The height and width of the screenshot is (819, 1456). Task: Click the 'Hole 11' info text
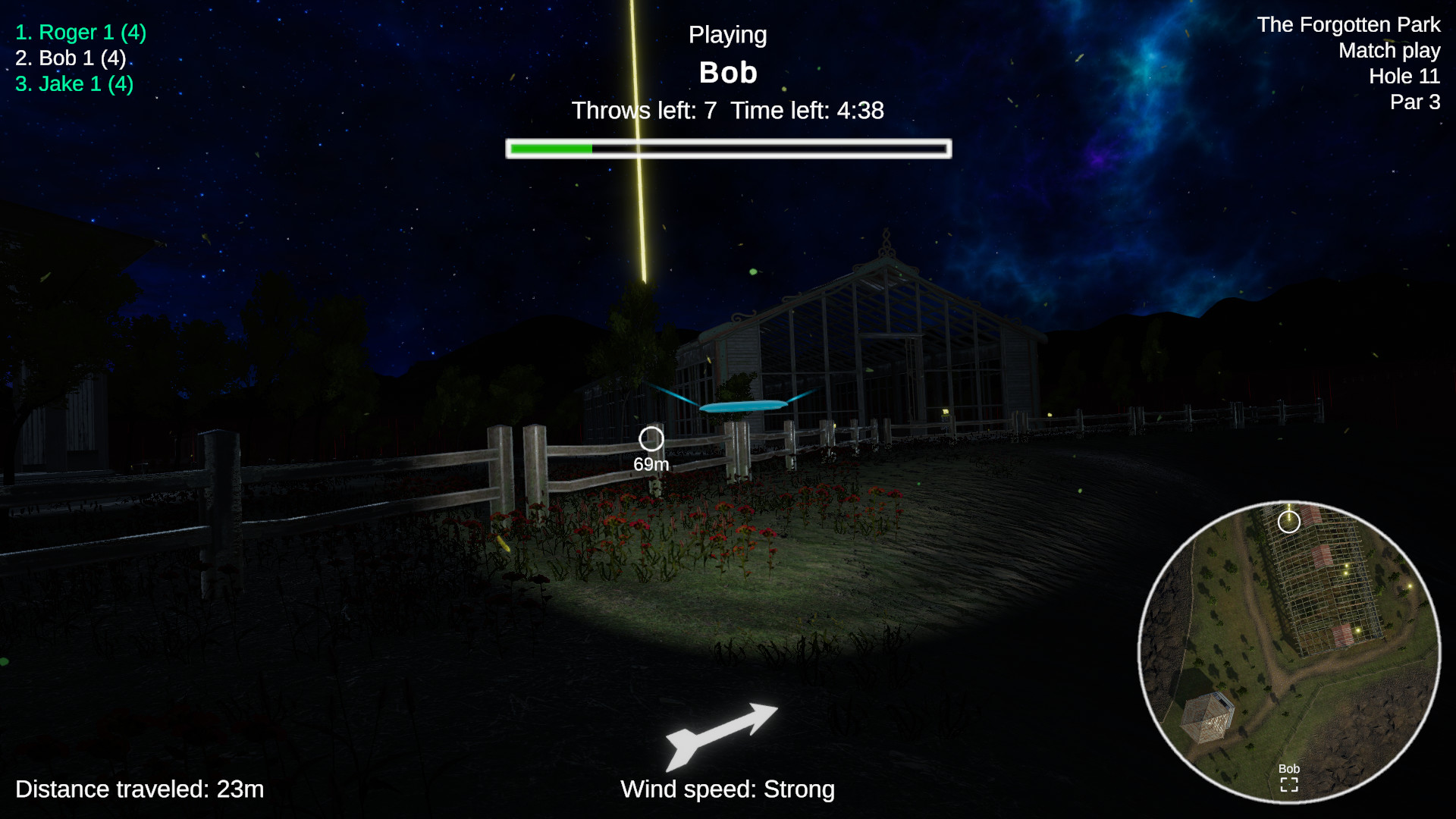(1404, 76)
